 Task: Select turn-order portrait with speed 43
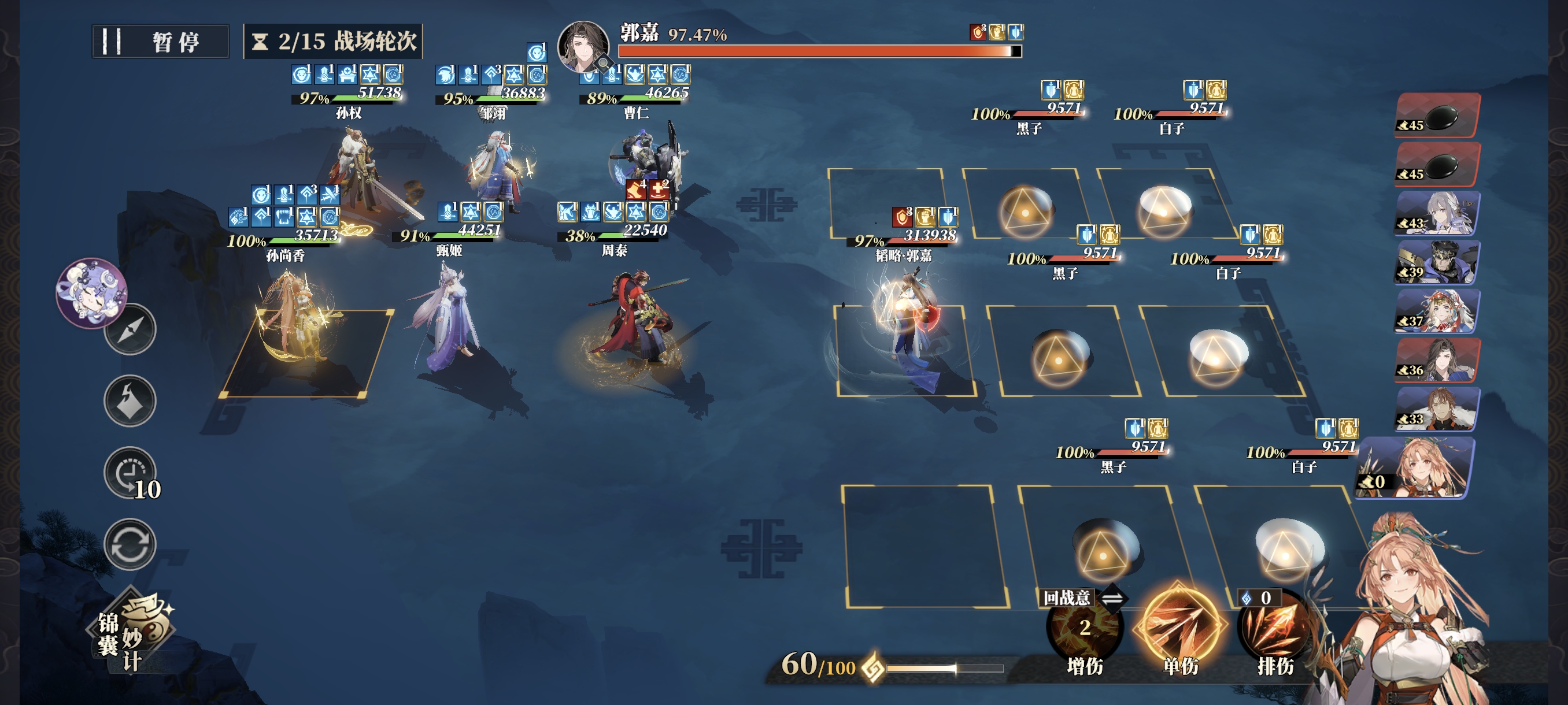point(1437,213)
